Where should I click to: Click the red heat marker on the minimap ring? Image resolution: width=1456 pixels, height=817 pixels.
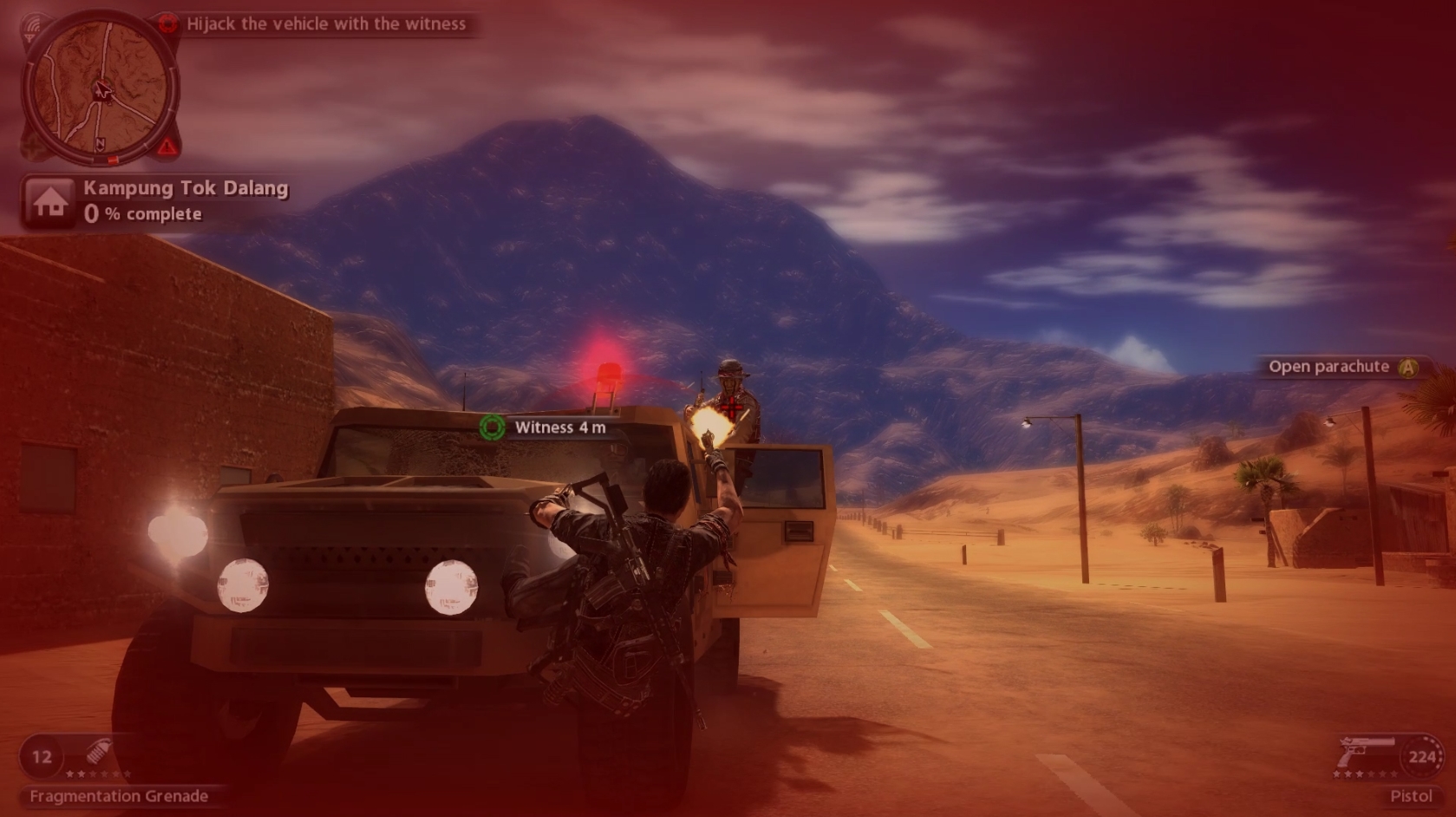tap(113, 159)
